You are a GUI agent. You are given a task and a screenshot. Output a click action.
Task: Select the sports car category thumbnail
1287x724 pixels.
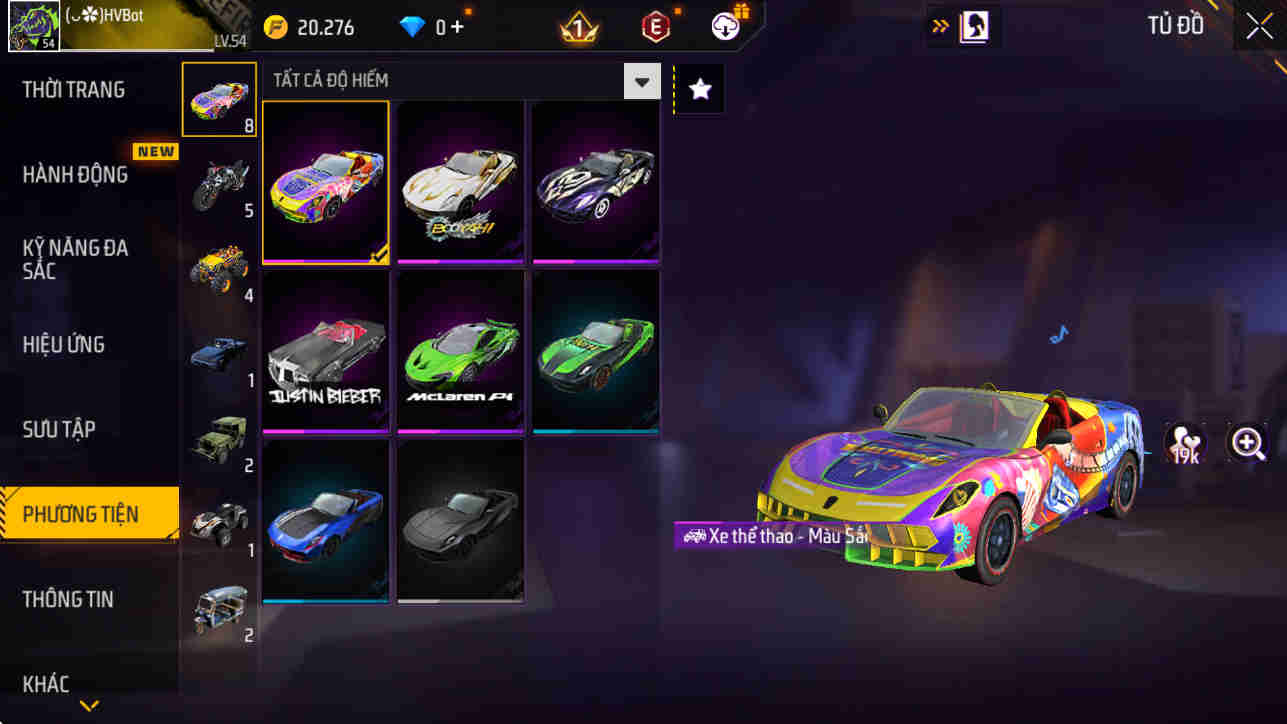click(x=219, y=100)
